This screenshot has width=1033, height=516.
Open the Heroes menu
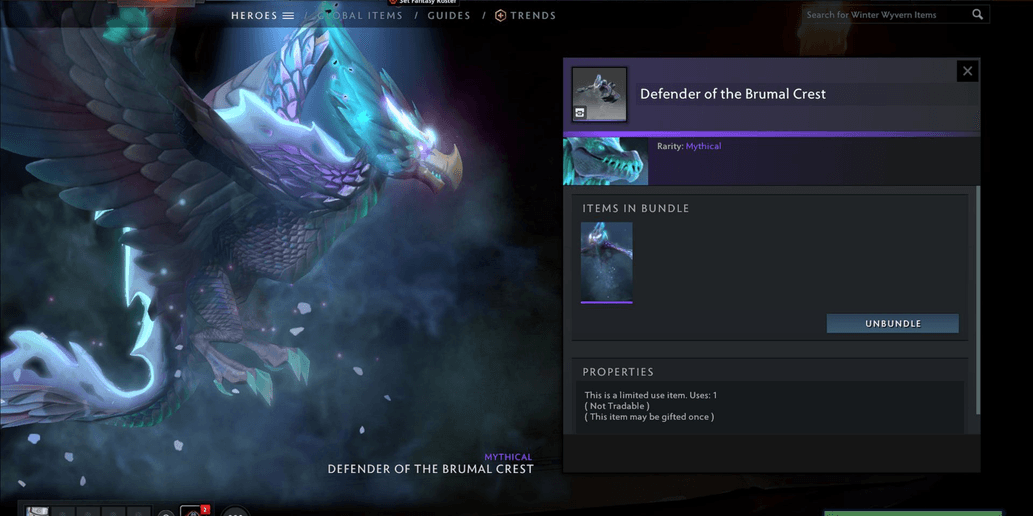pyautogui.click(x=262, y=16)
